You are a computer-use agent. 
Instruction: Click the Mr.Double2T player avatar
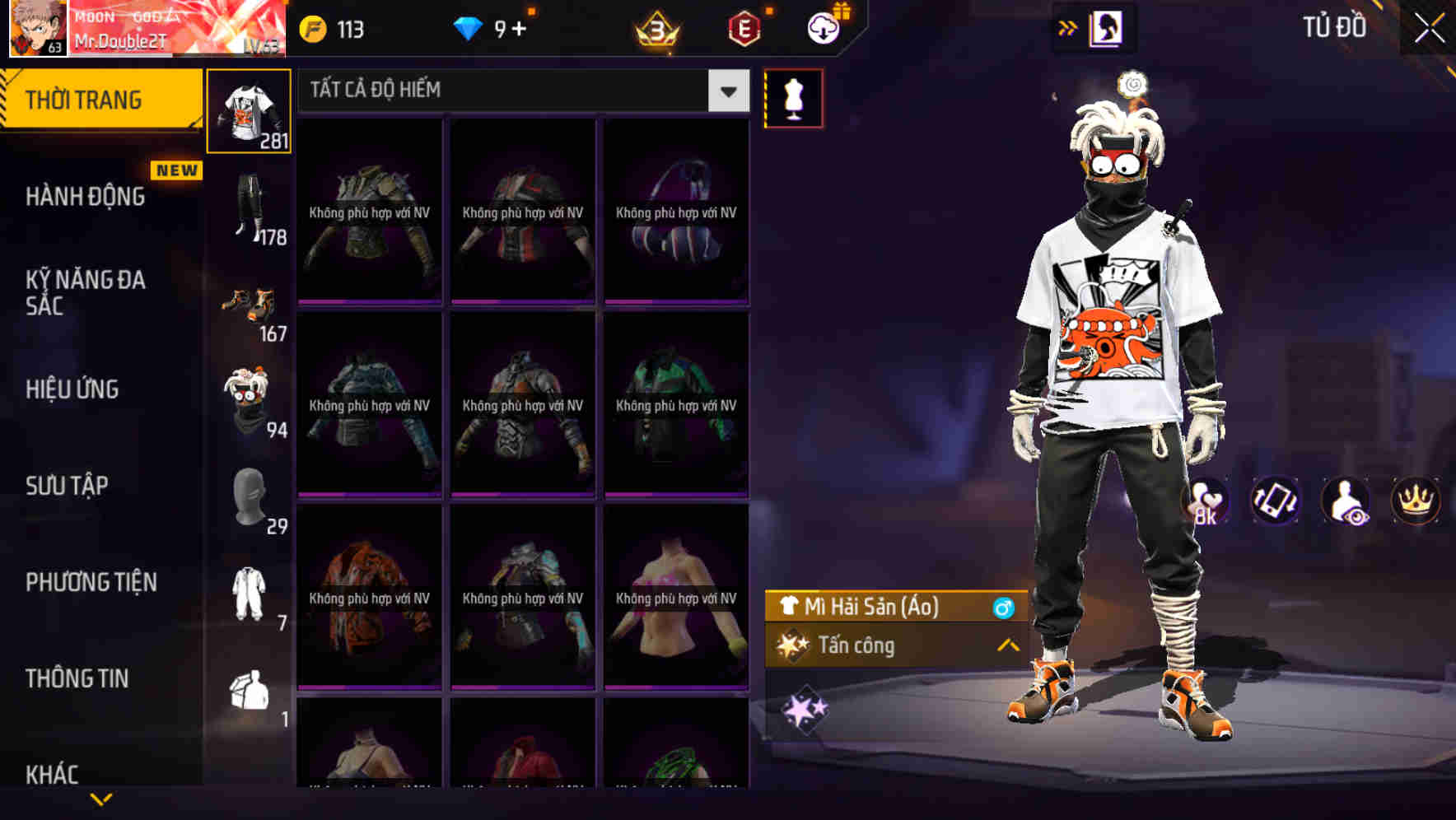(36, 29)
